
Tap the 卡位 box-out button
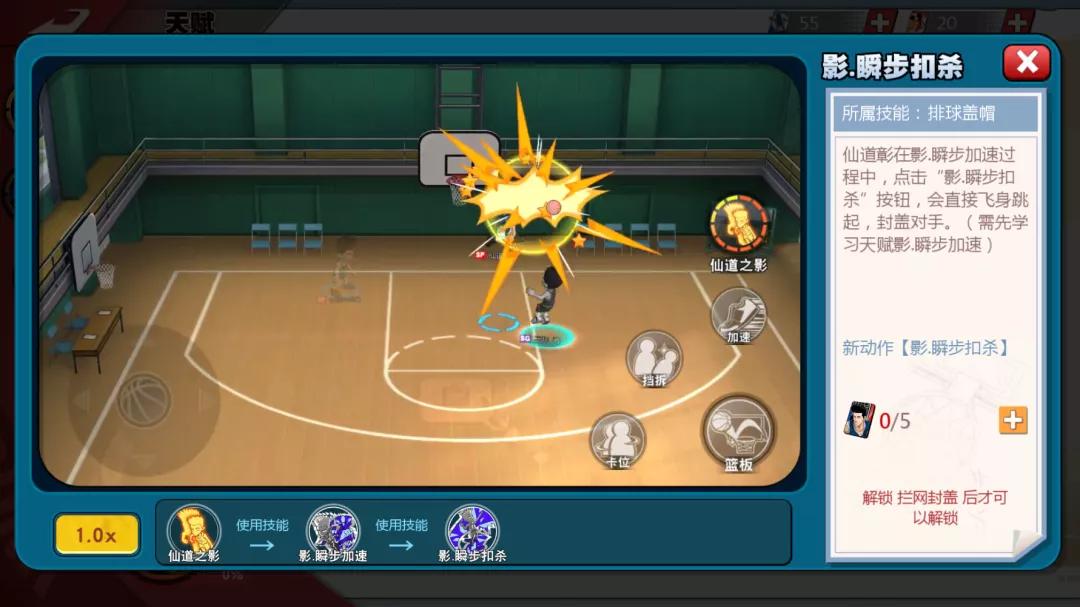pyautogui.click(x=617, y=438)
